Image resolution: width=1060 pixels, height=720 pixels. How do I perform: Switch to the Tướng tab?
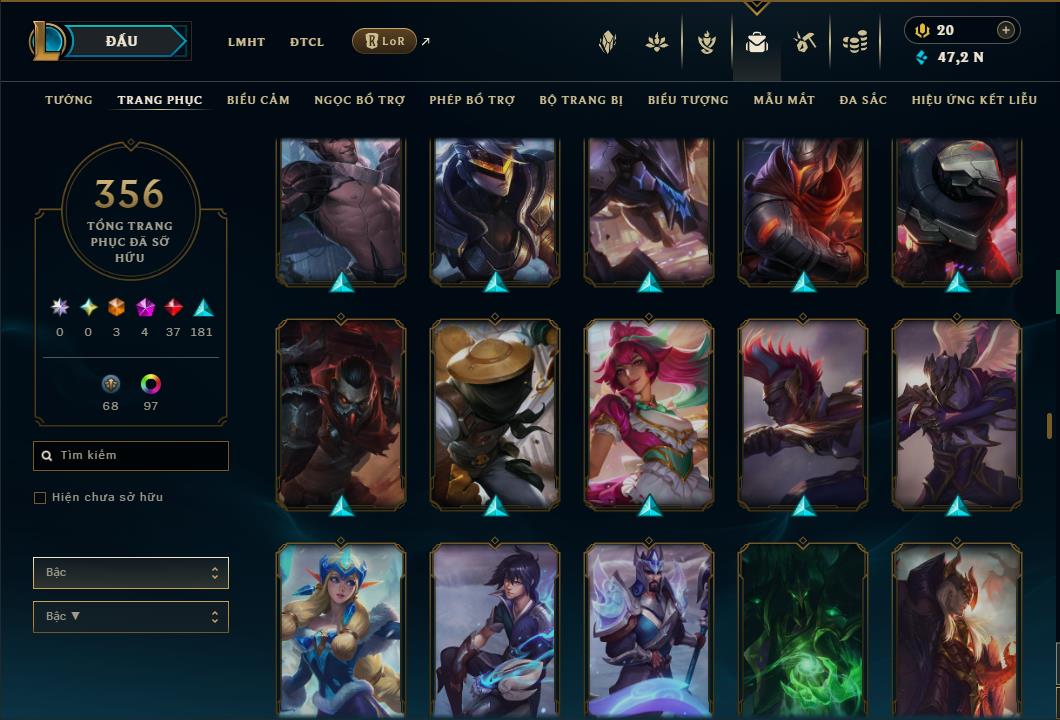[69, 100]
